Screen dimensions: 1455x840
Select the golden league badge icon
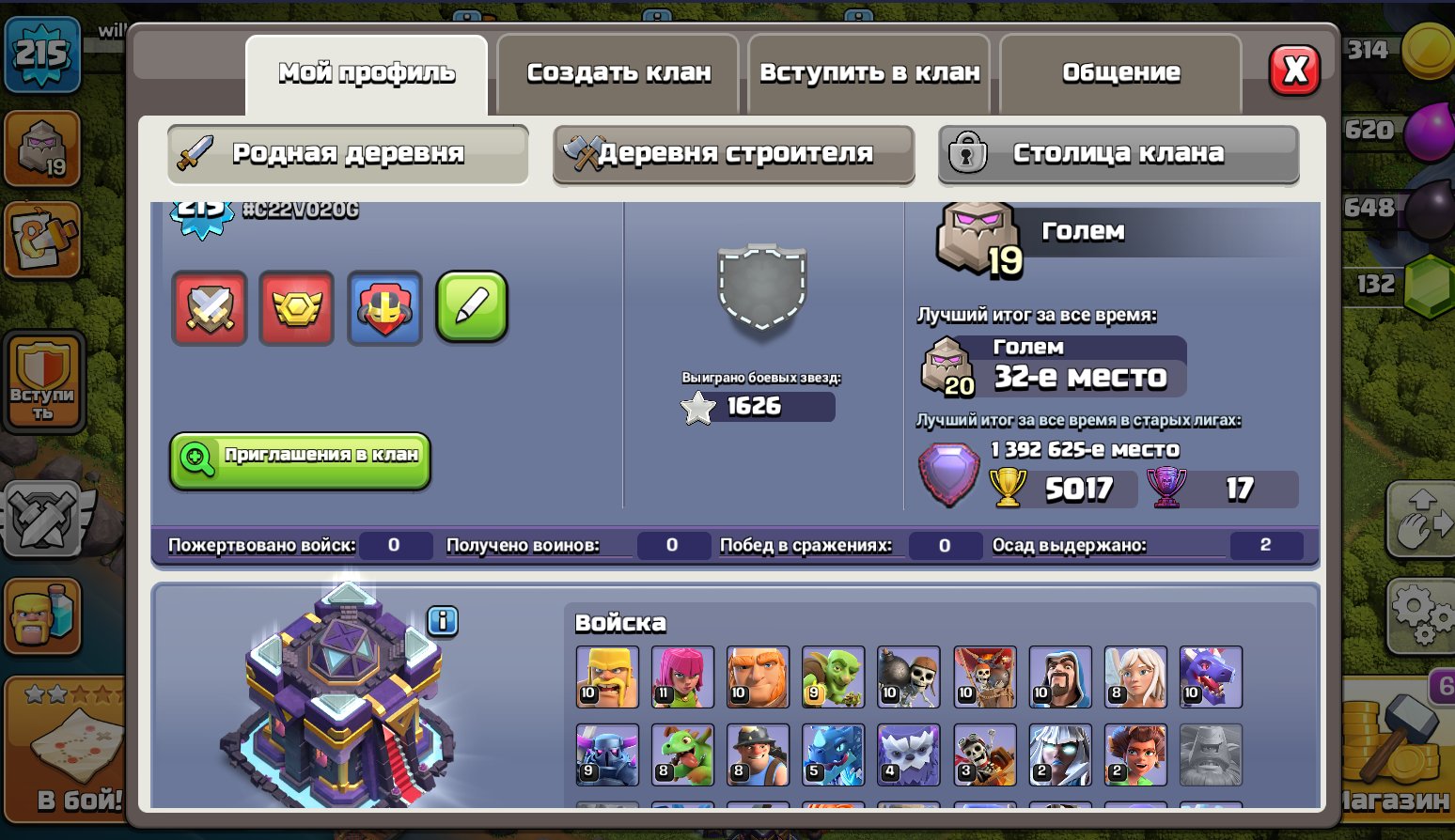[296, 308]
